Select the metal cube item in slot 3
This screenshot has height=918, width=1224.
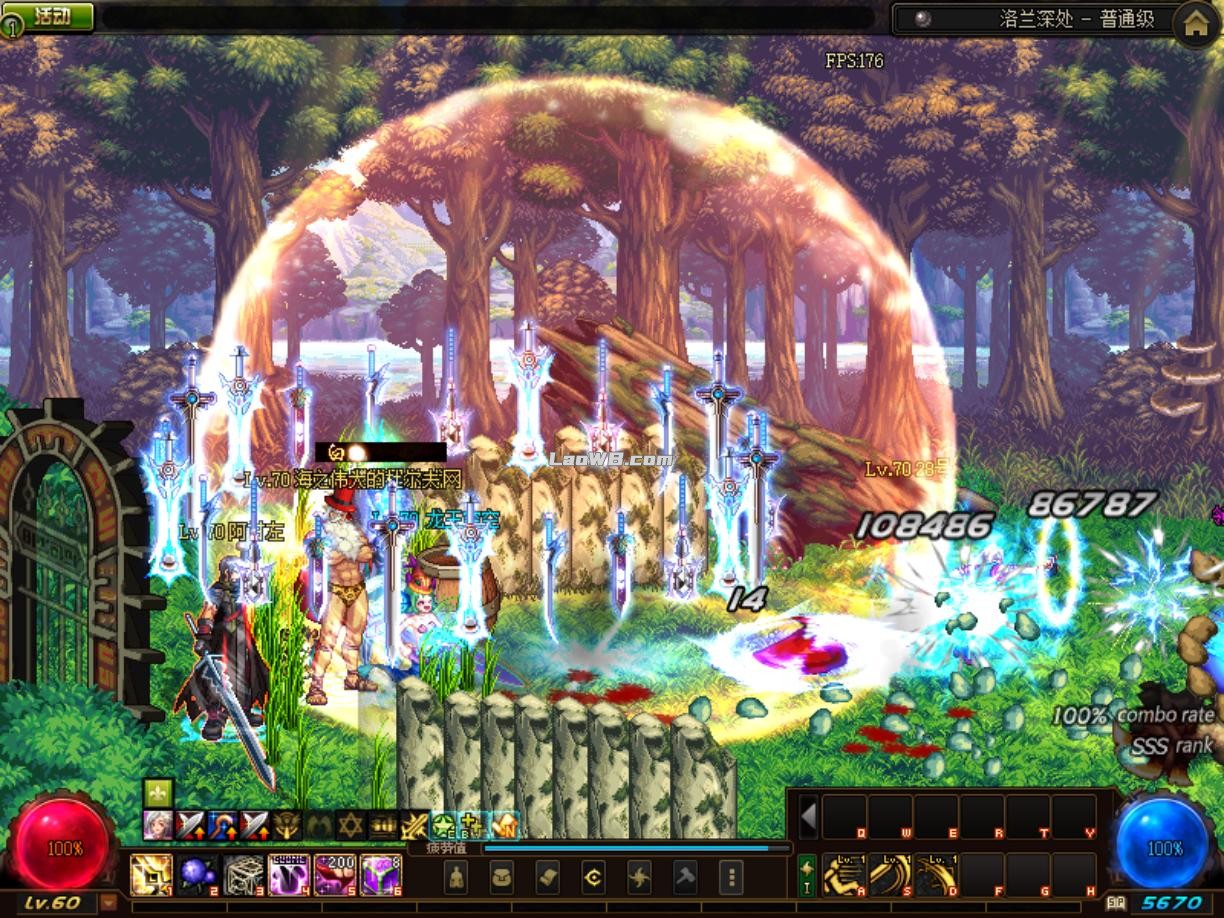click(x=243, y=874)
